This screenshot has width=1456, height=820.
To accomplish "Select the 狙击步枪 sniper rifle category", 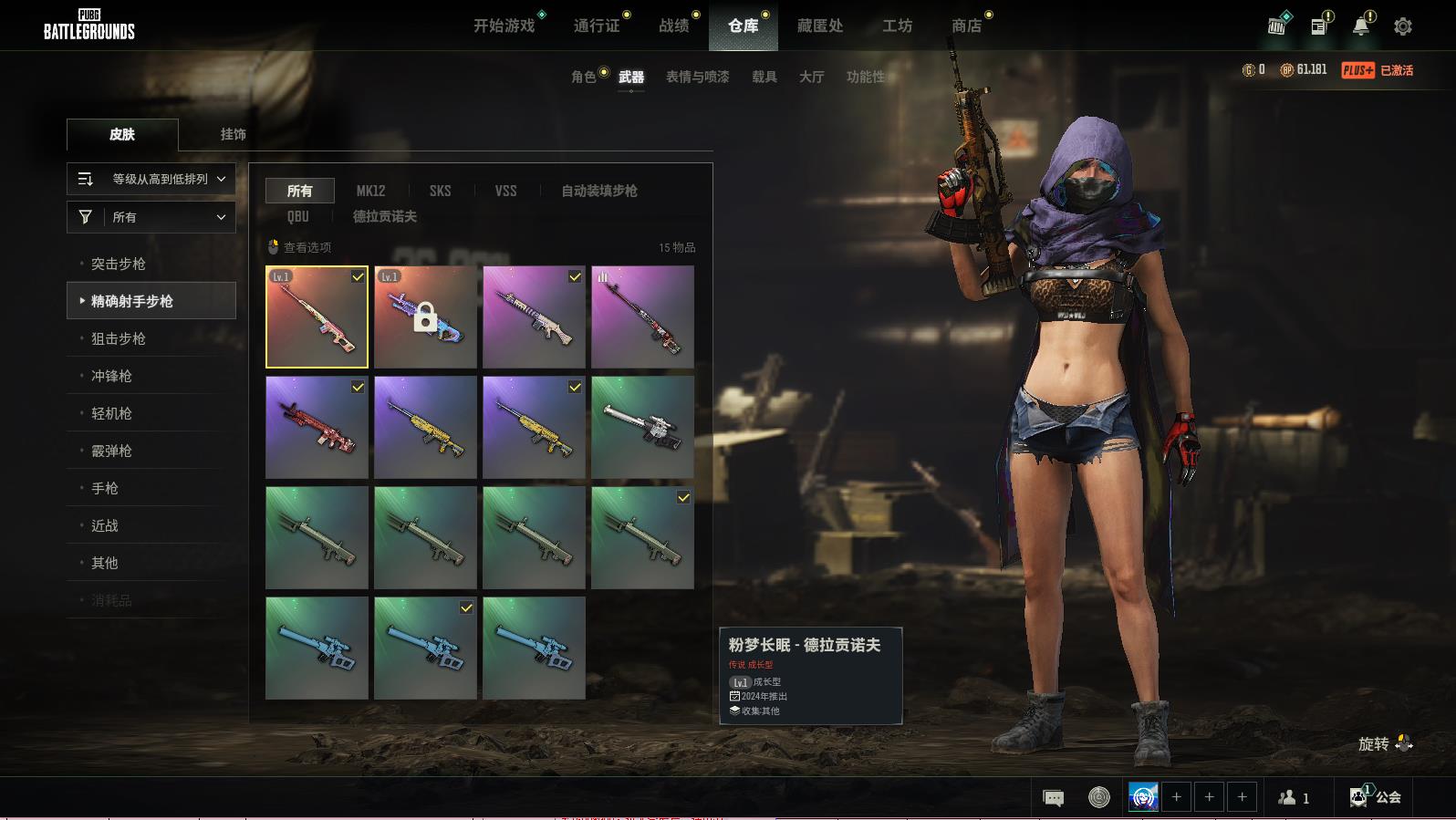I will [119, 338].
